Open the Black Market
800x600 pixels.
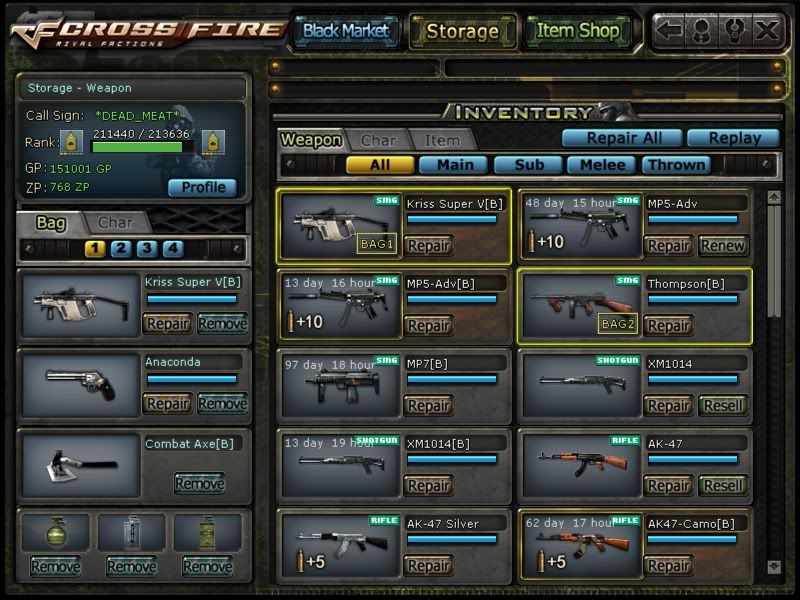click(x=346, y=31)
